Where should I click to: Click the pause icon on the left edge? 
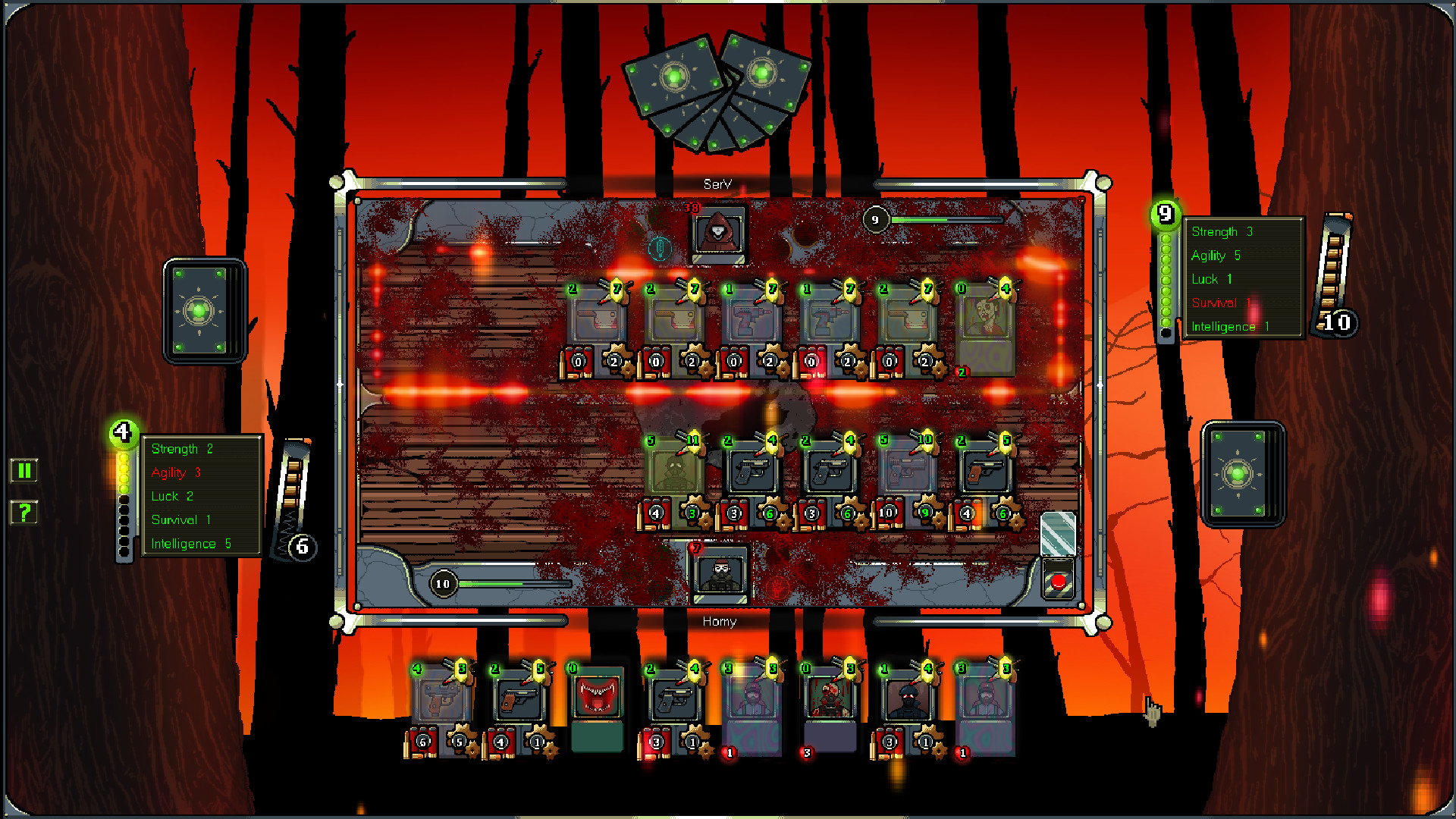tap(25, 470)
